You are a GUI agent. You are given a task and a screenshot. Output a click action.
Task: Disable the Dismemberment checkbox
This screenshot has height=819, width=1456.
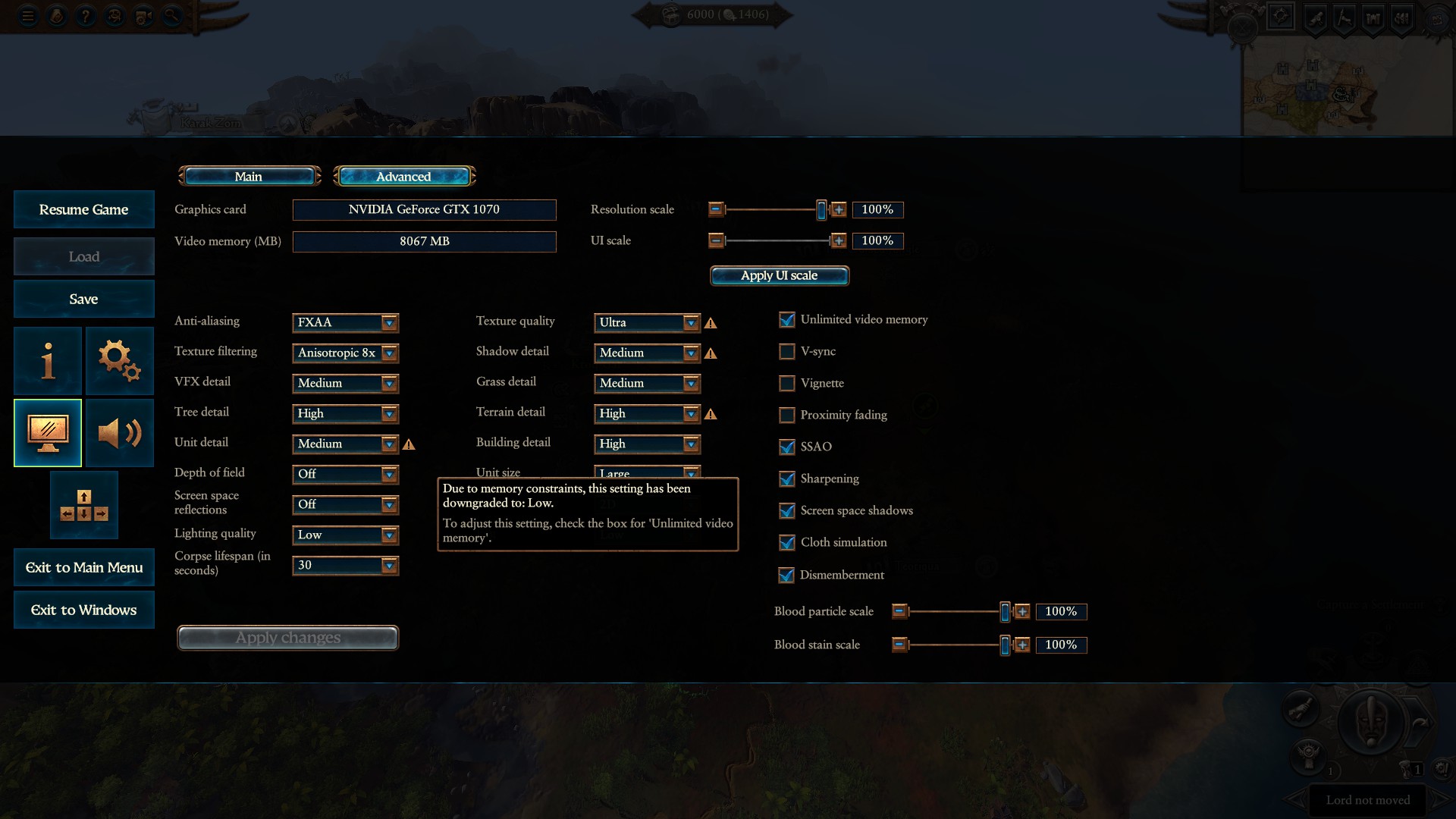[787, 575]
